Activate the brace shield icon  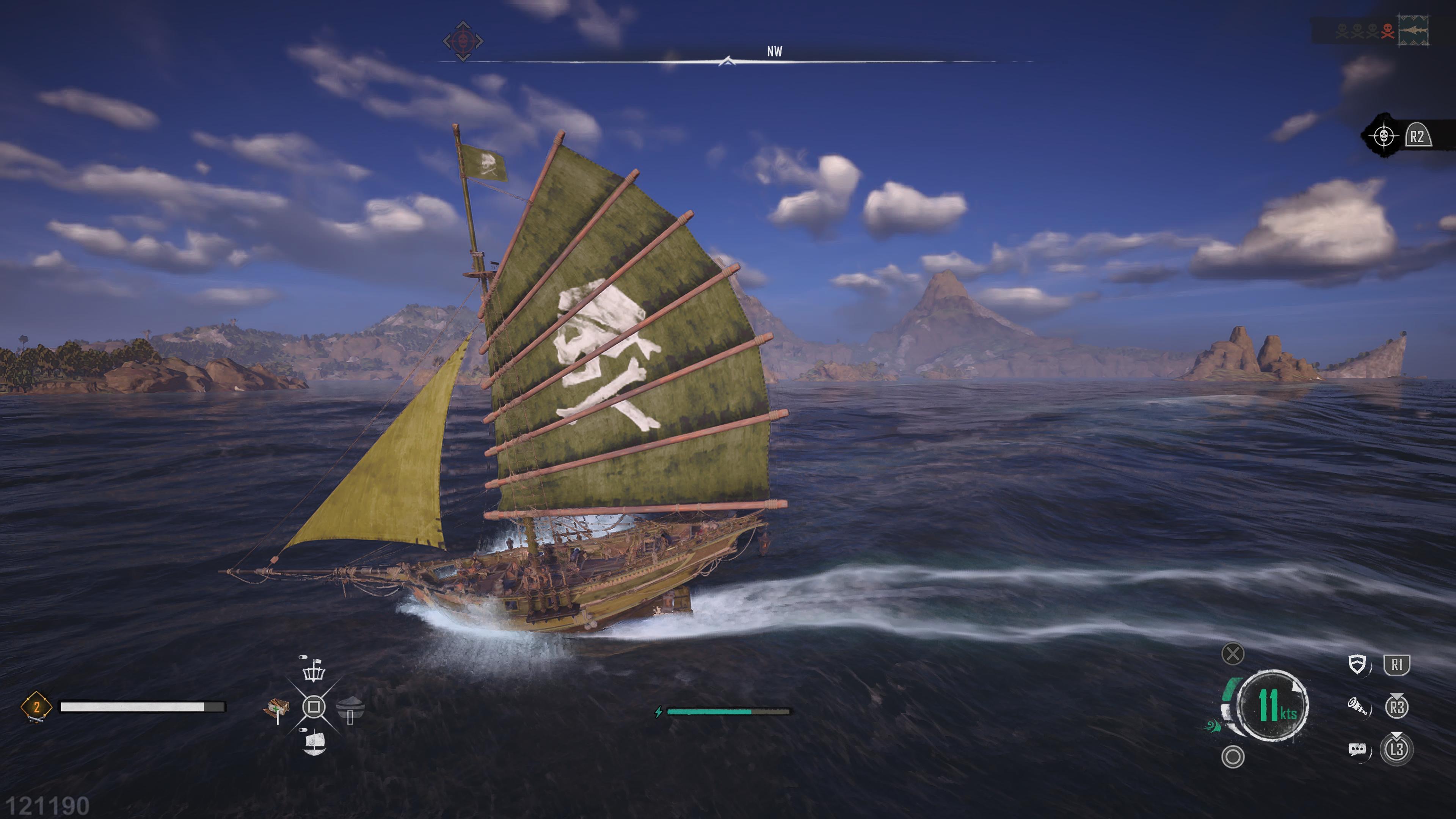(1357, 665)
